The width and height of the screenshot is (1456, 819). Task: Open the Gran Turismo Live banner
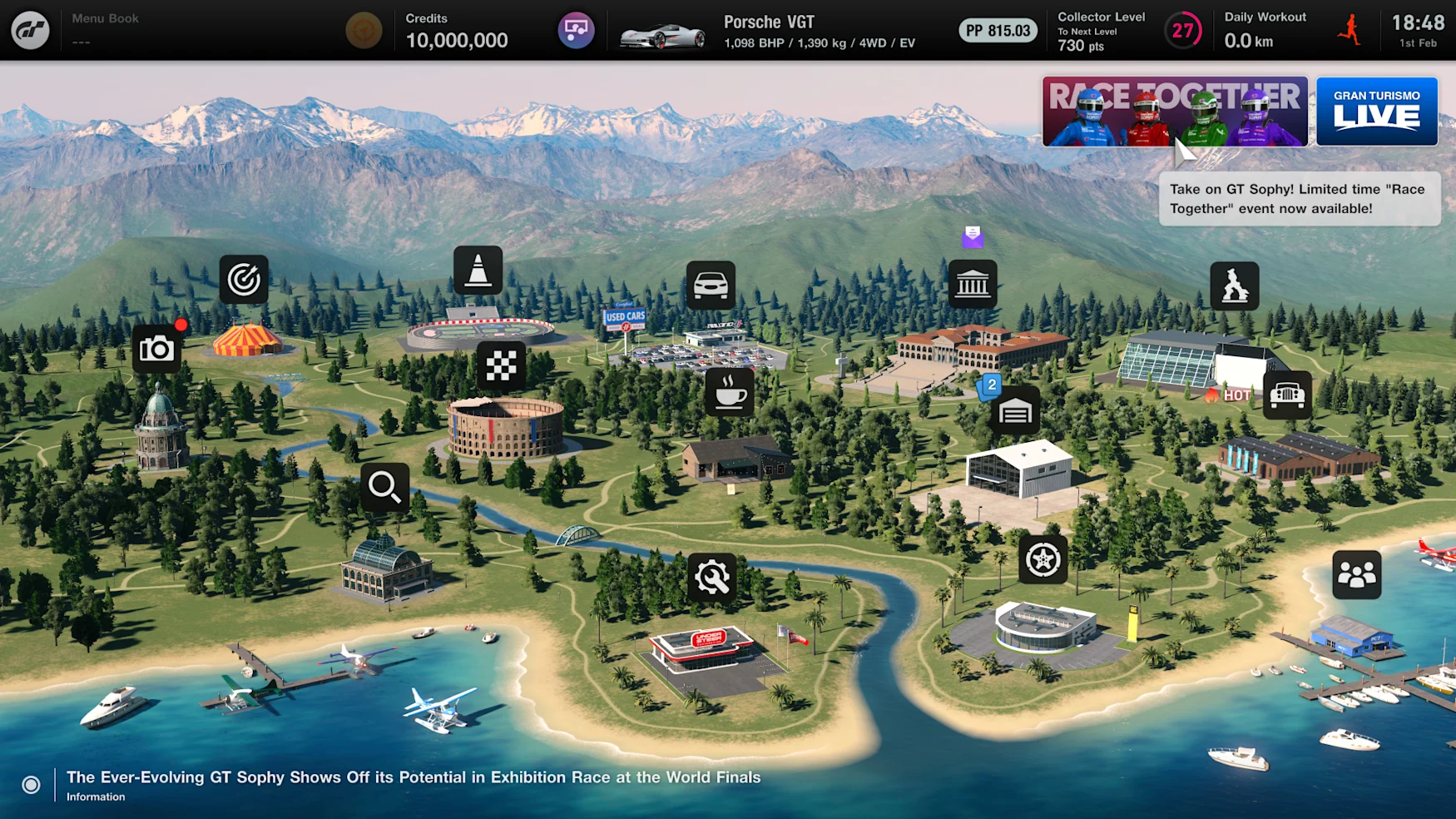[1376, 112]
